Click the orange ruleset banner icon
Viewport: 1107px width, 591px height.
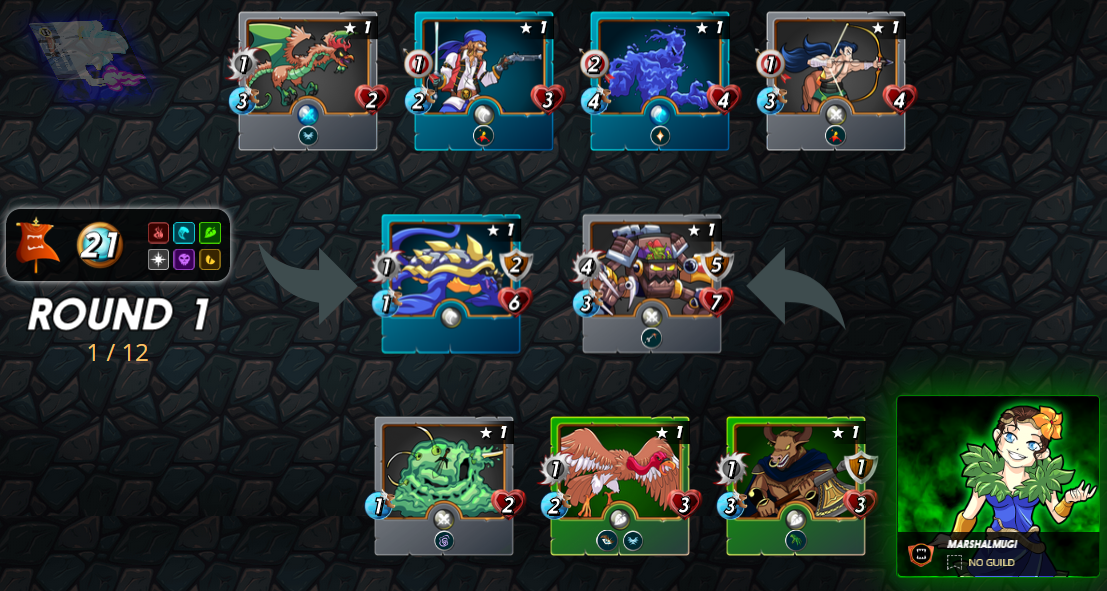[x=36, y=245]
